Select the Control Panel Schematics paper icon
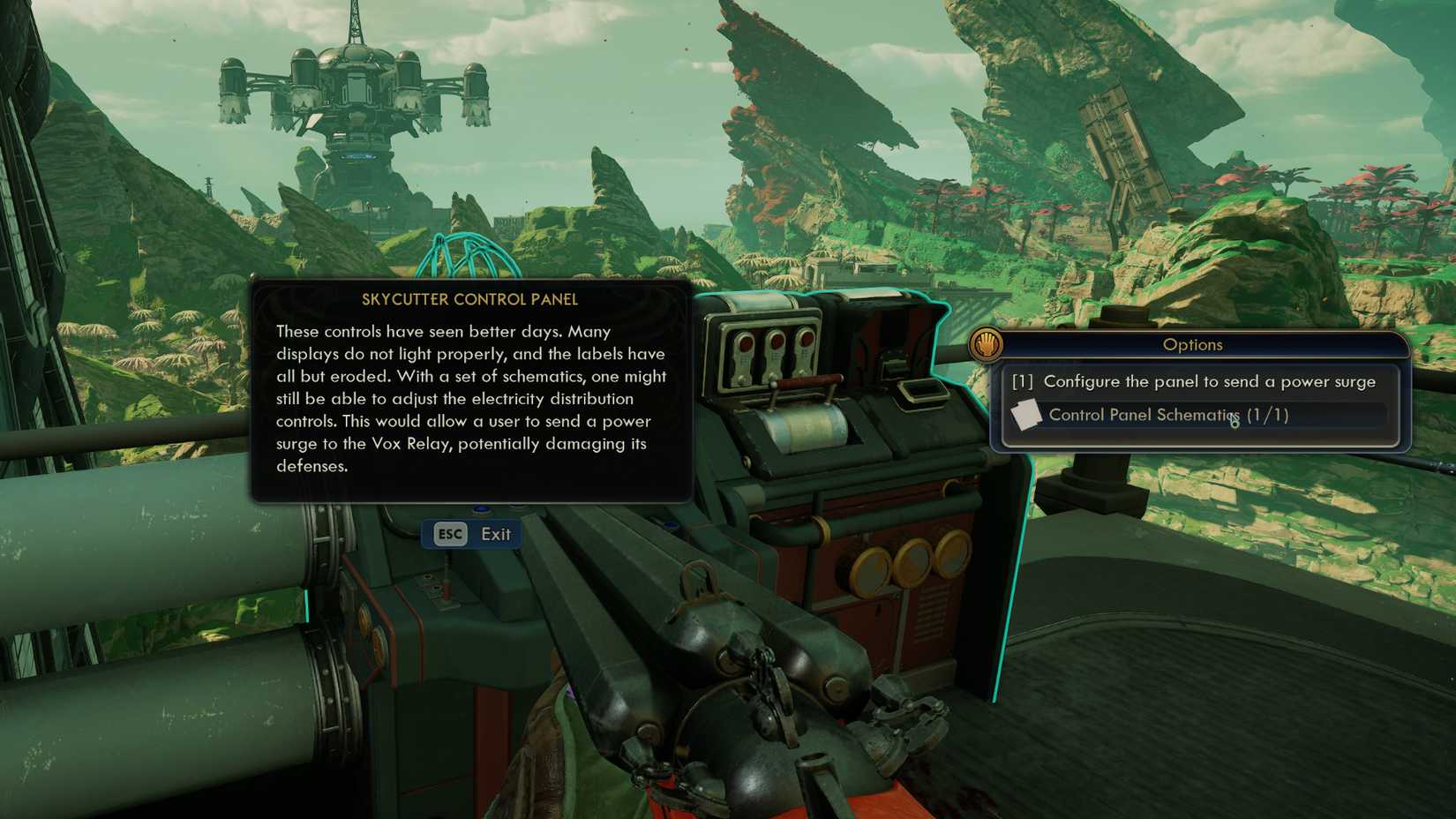 click(x=1028, y=413)
